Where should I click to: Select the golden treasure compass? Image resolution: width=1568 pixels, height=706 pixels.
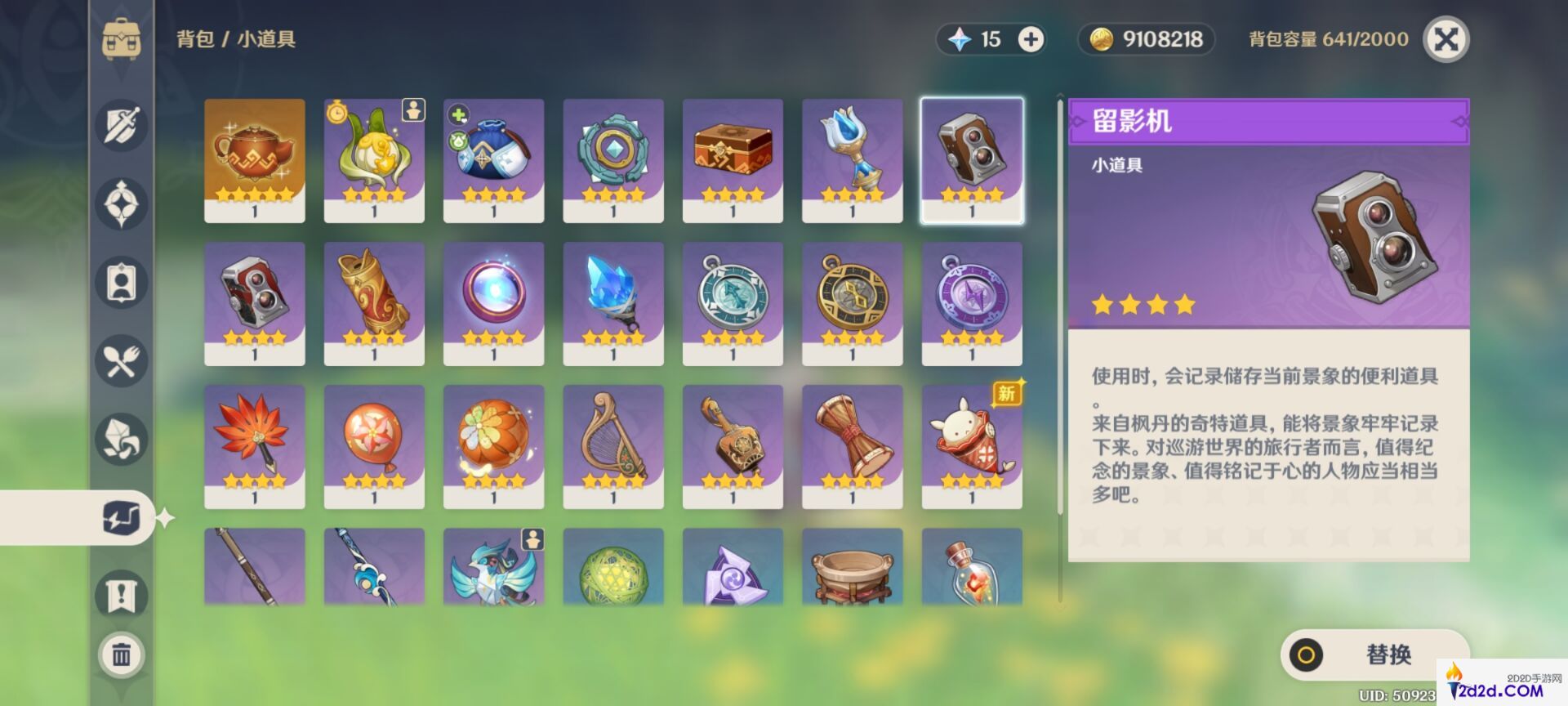tap(852, 303)
